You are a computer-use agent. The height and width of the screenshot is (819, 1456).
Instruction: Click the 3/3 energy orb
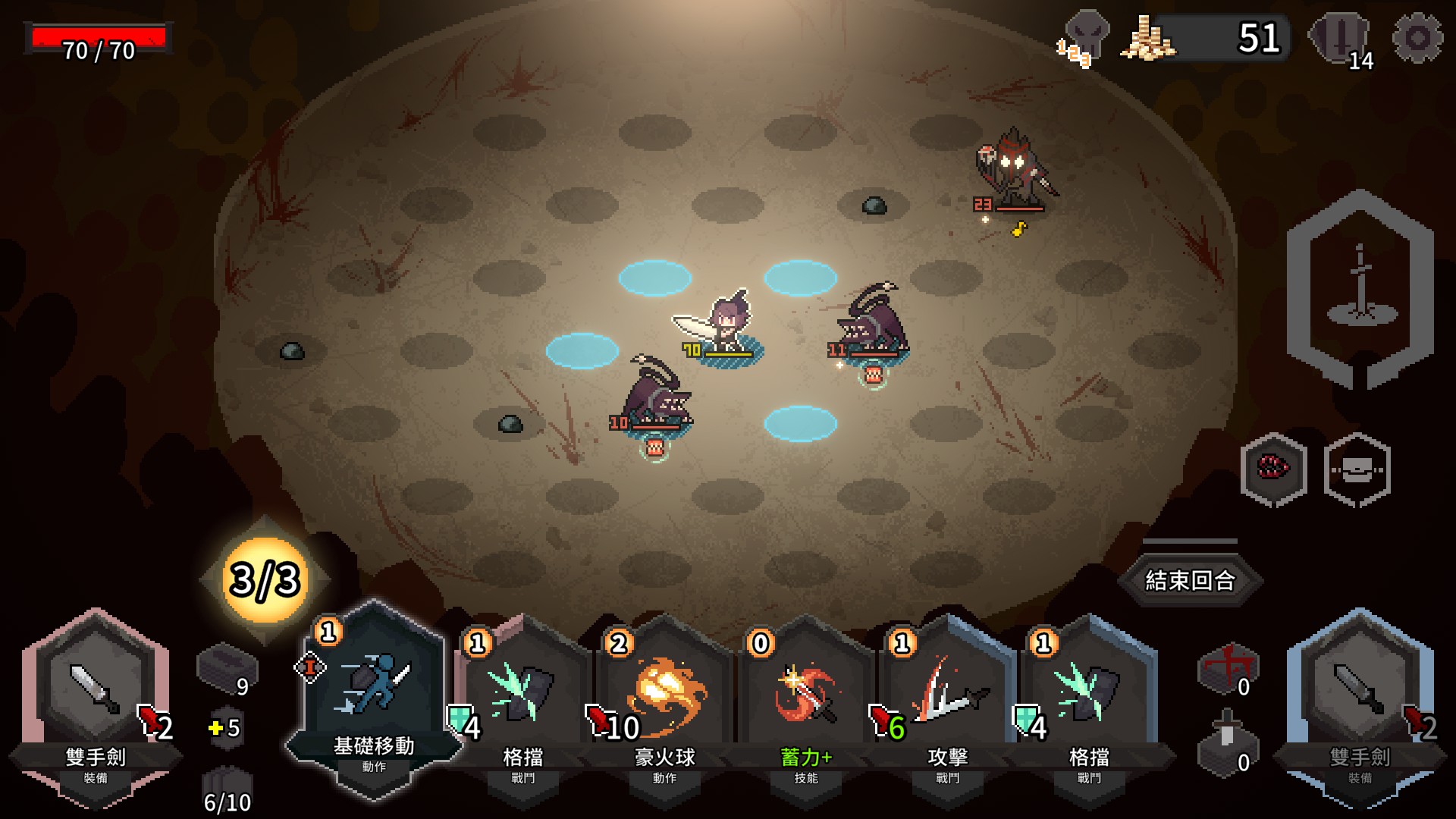coord(265,580)
